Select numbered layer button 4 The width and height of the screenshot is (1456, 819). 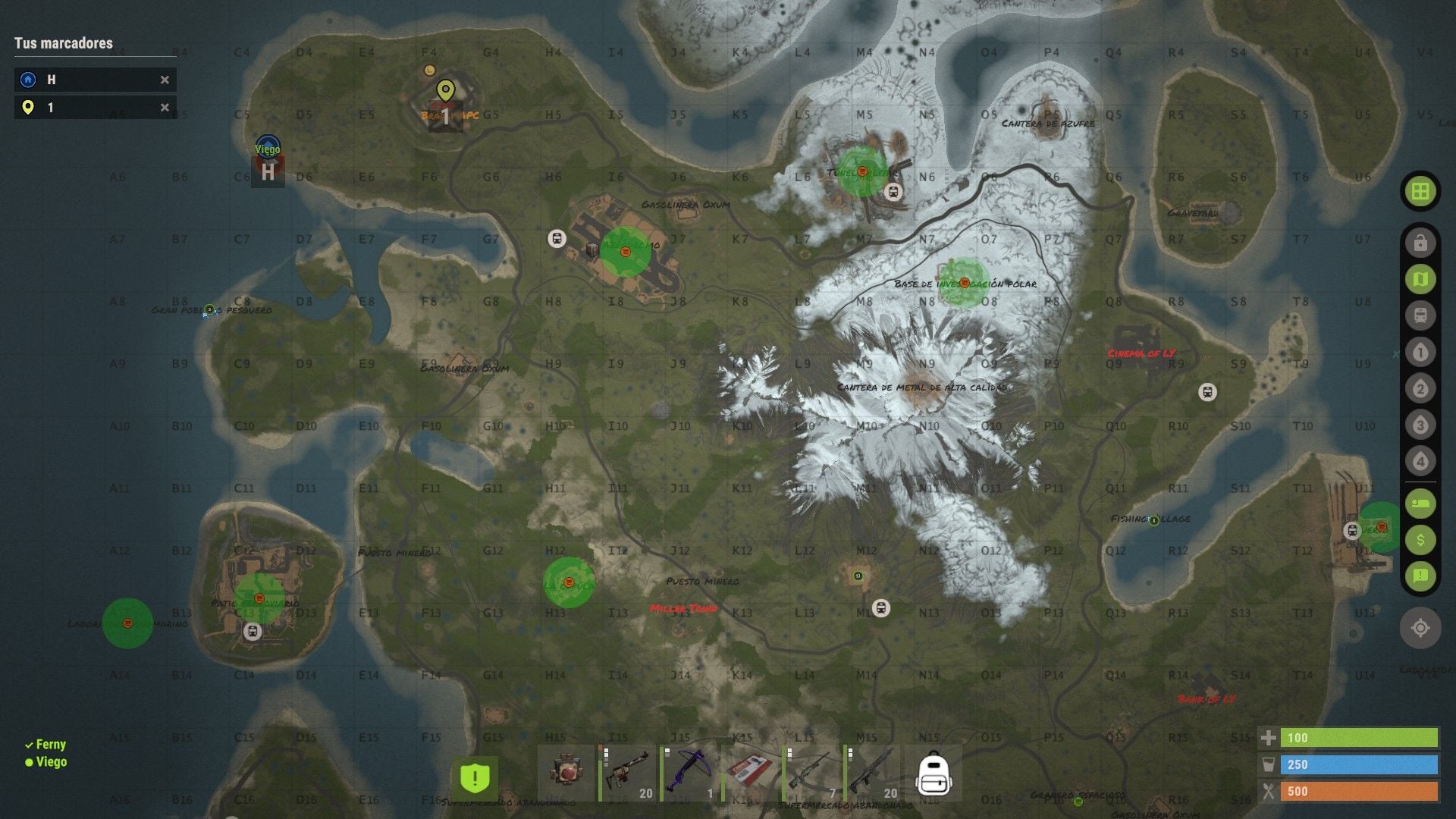[x=1420, y=461]
